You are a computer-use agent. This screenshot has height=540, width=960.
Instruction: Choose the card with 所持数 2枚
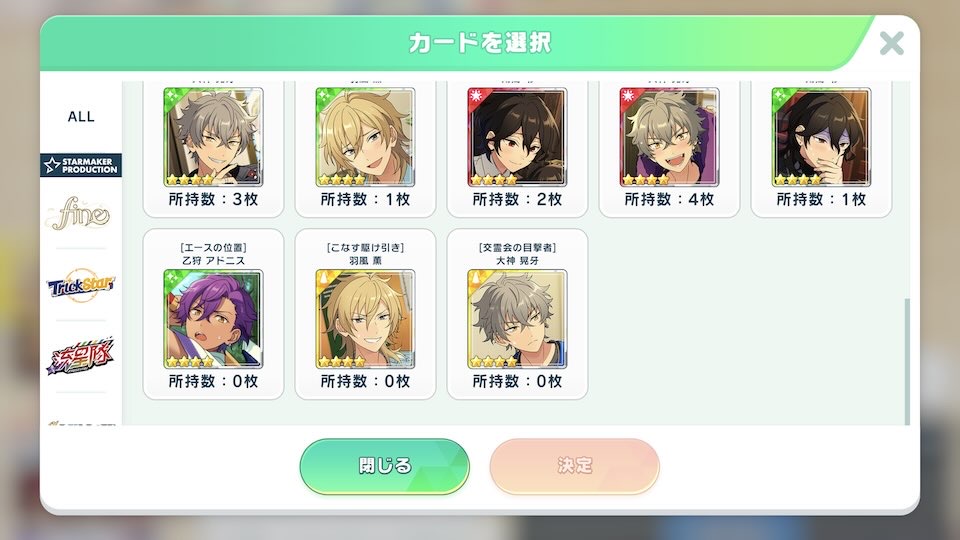517,137
